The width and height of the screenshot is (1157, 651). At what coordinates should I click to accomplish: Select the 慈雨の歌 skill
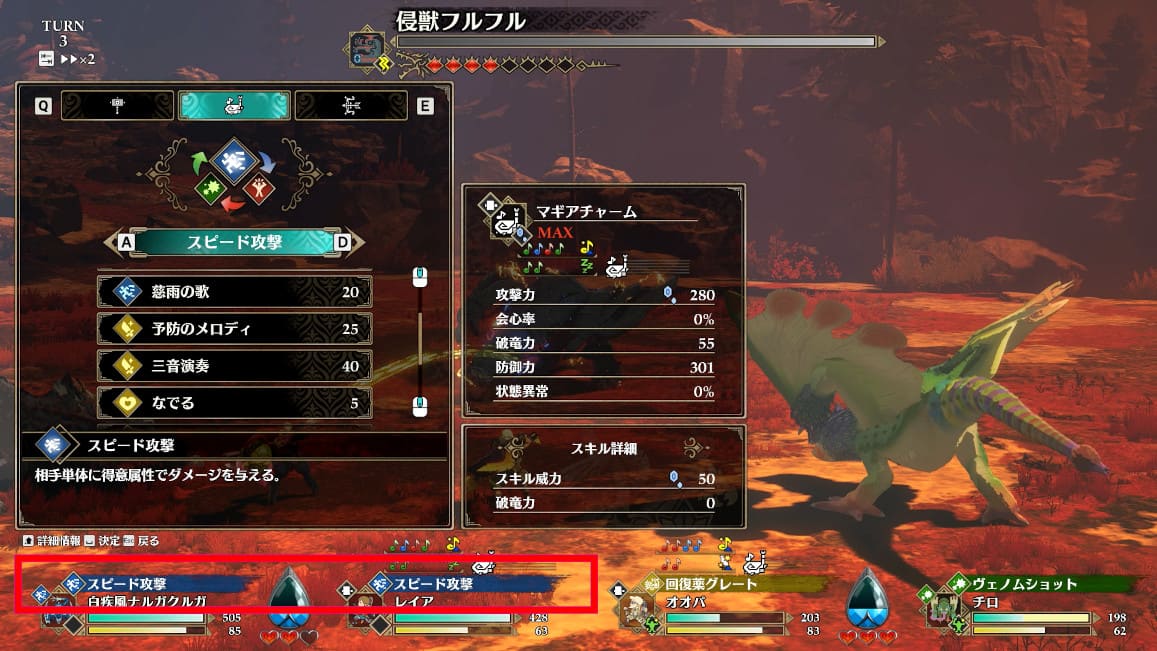click(234, 292)
